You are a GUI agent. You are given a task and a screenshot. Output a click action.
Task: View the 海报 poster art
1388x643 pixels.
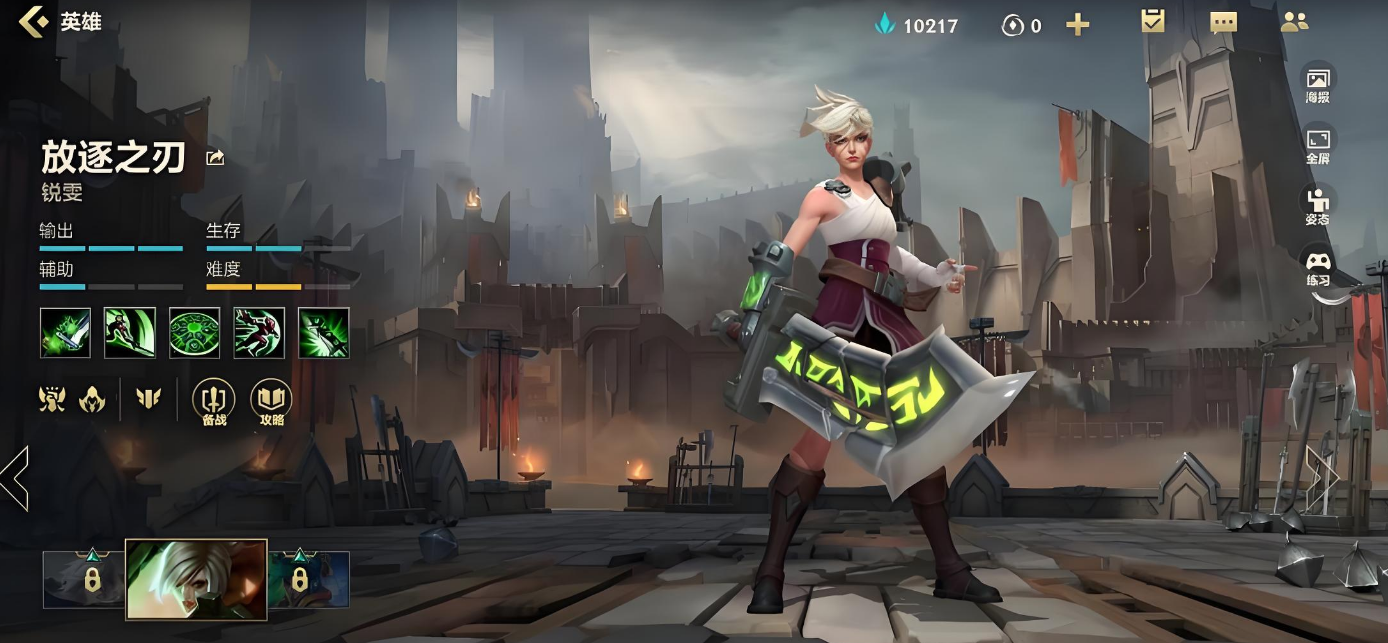point(1318,83)
